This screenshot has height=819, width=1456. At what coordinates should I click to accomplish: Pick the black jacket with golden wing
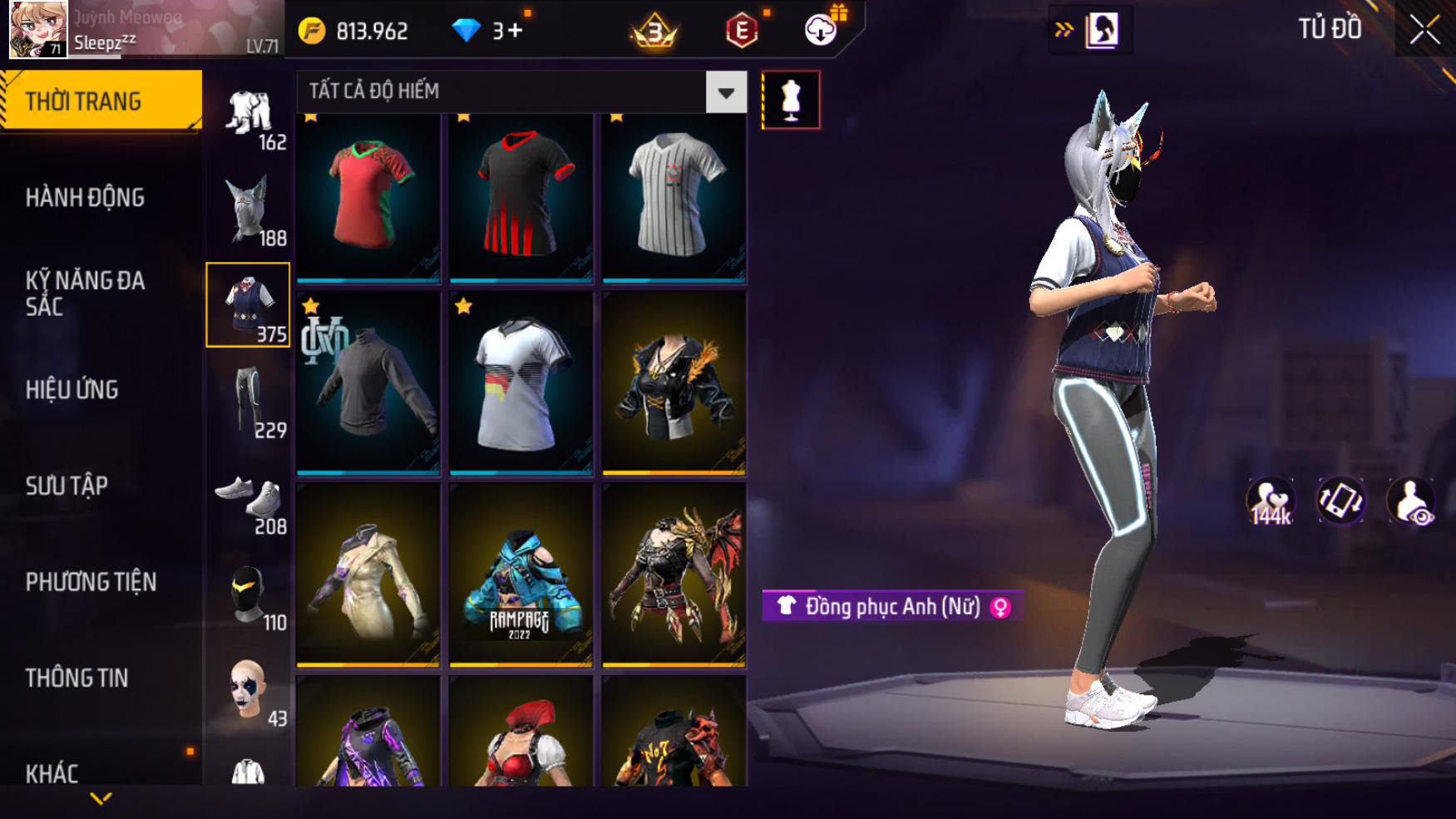point(674,383)
